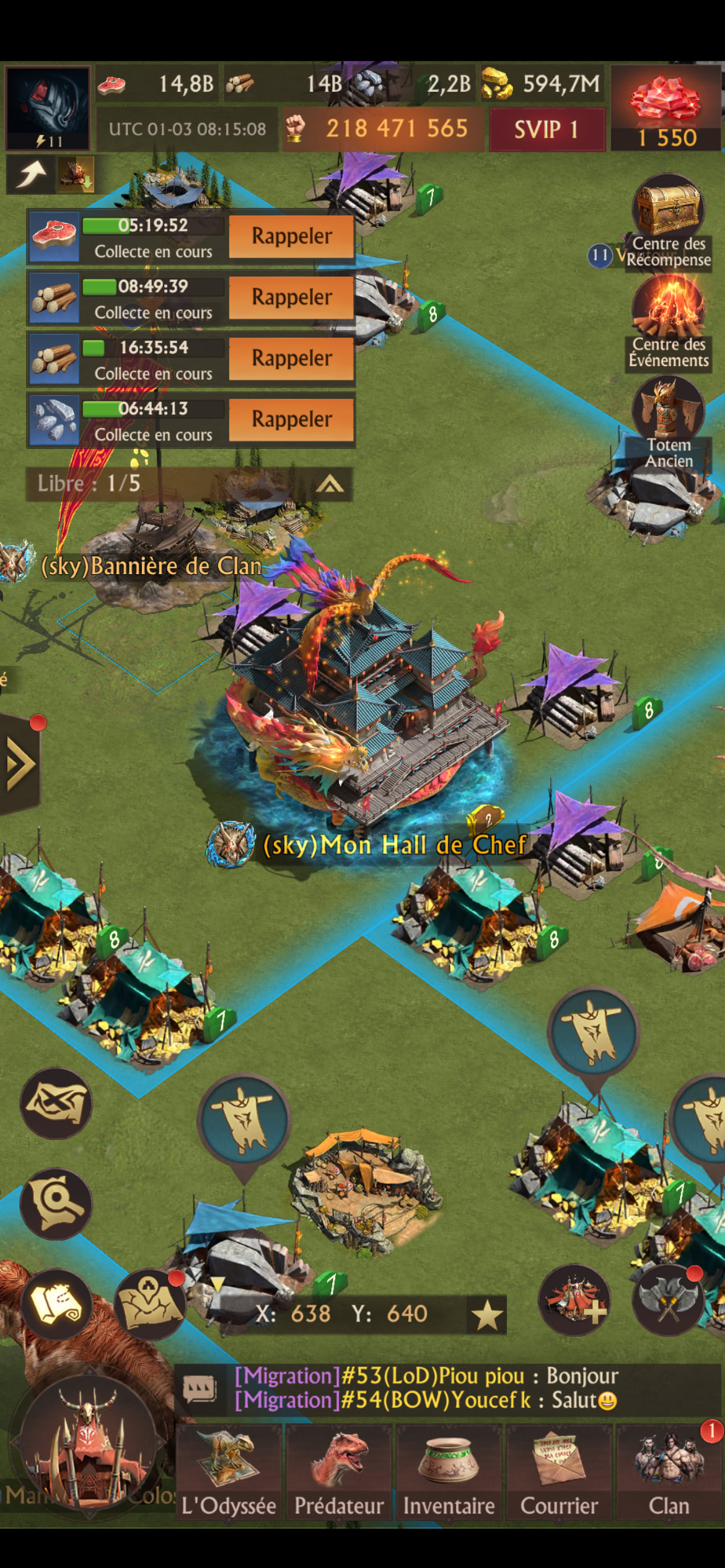
Task: Open the magnifier search tool
Action: (x=56, y=1204)
